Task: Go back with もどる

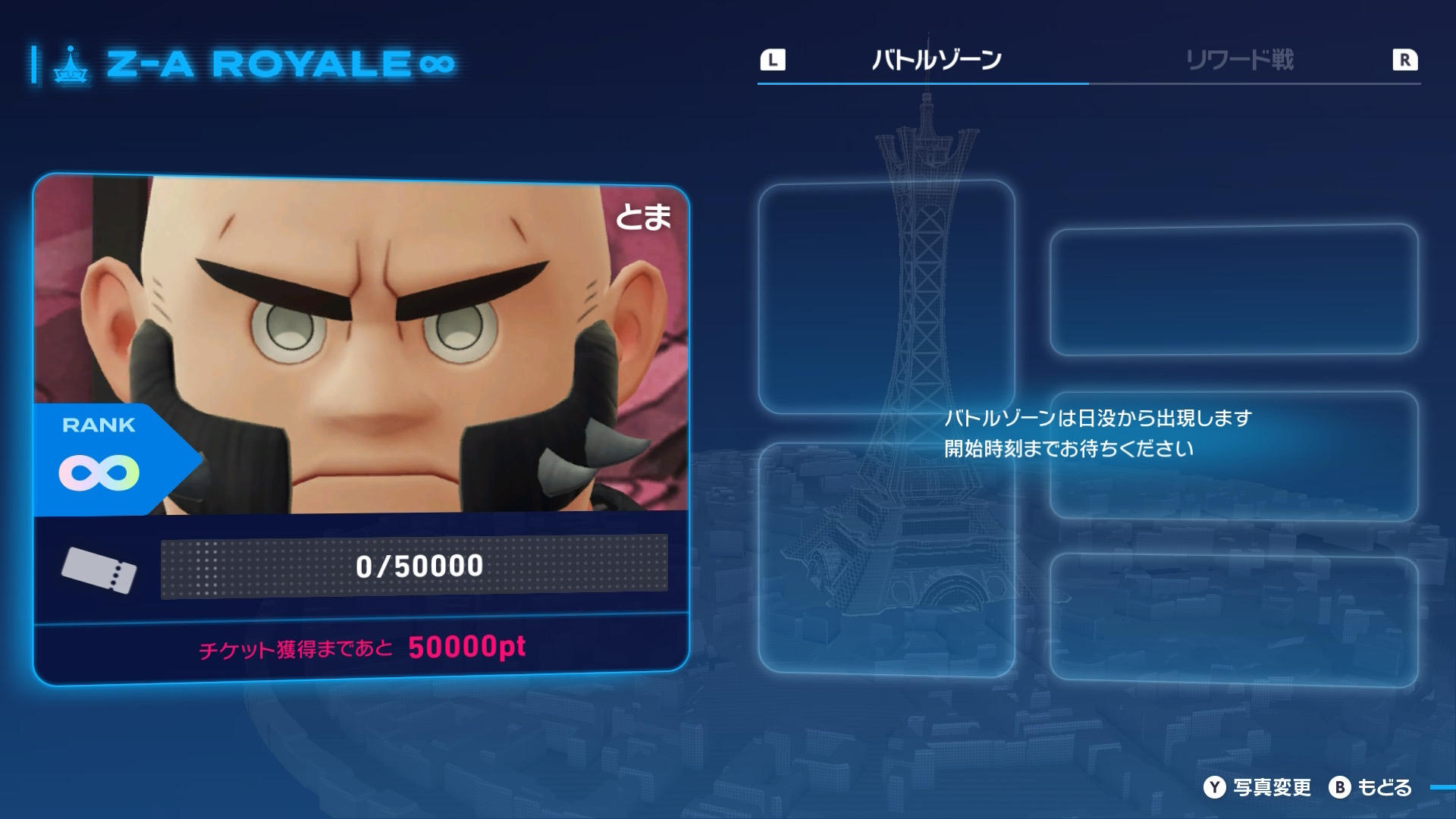Action: click(x=1371, y=788)
